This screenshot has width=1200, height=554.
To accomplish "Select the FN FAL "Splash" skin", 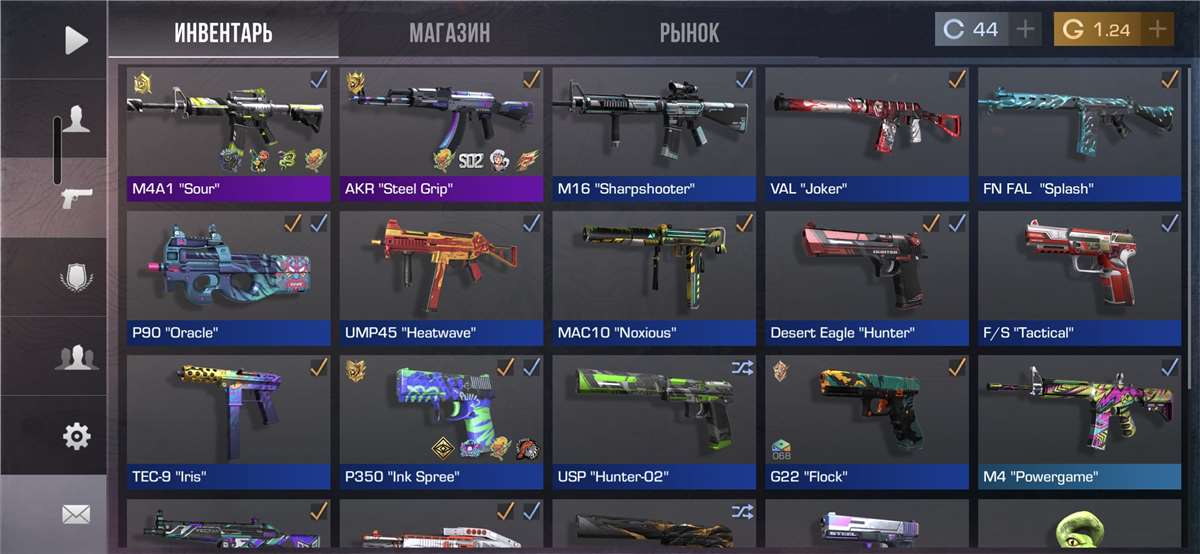I will click(x=1079, y=134).
